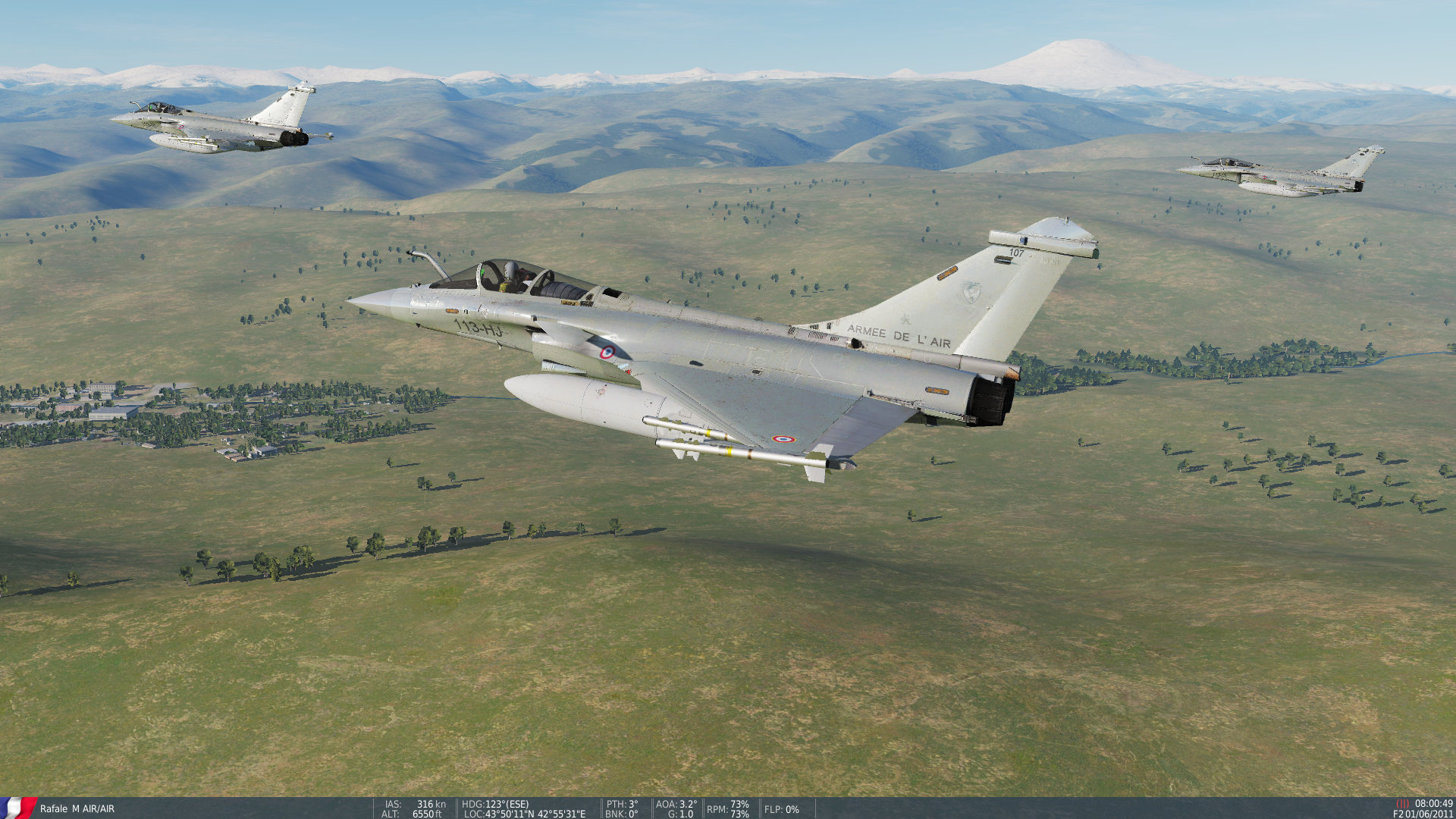Click the IAS: 316 kn airspeed readout
Viewport: 1456px width, 819px height.
tap(413, 805)
